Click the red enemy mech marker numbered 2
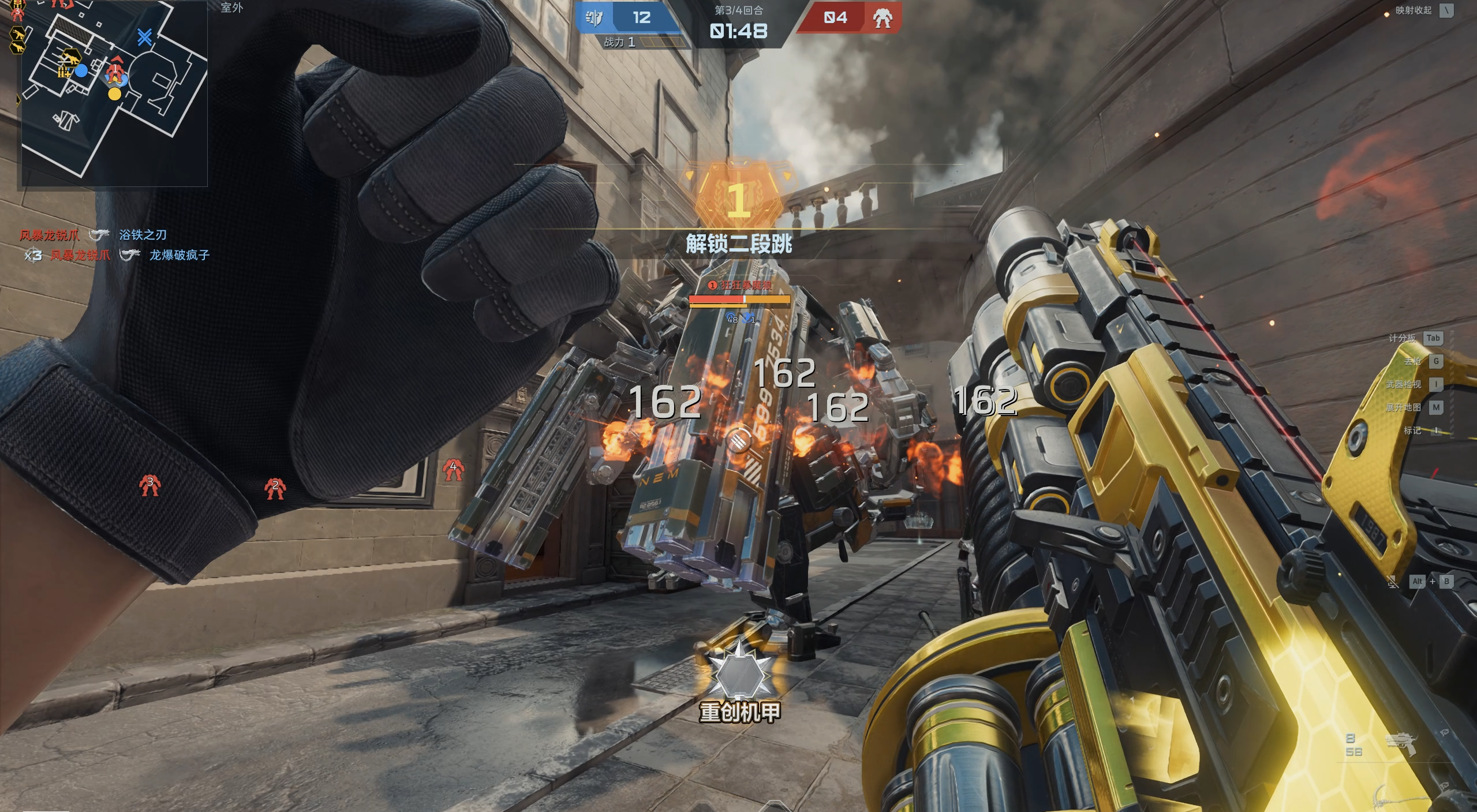This screenshot has height=812, width=1477. [x=275, y=488]
